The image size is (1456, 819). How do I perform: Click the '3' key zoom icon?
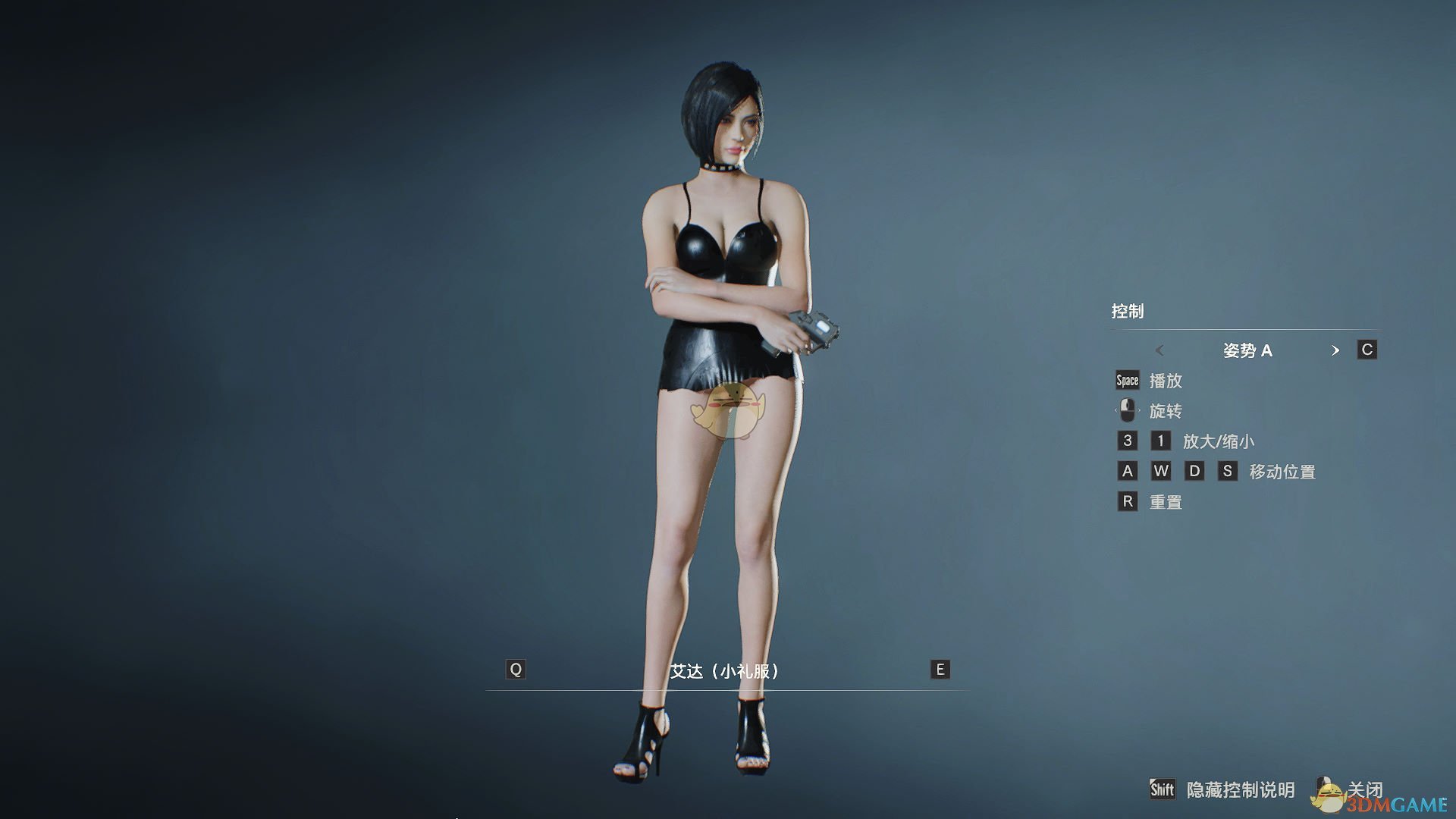click(x=1127, y=441)
